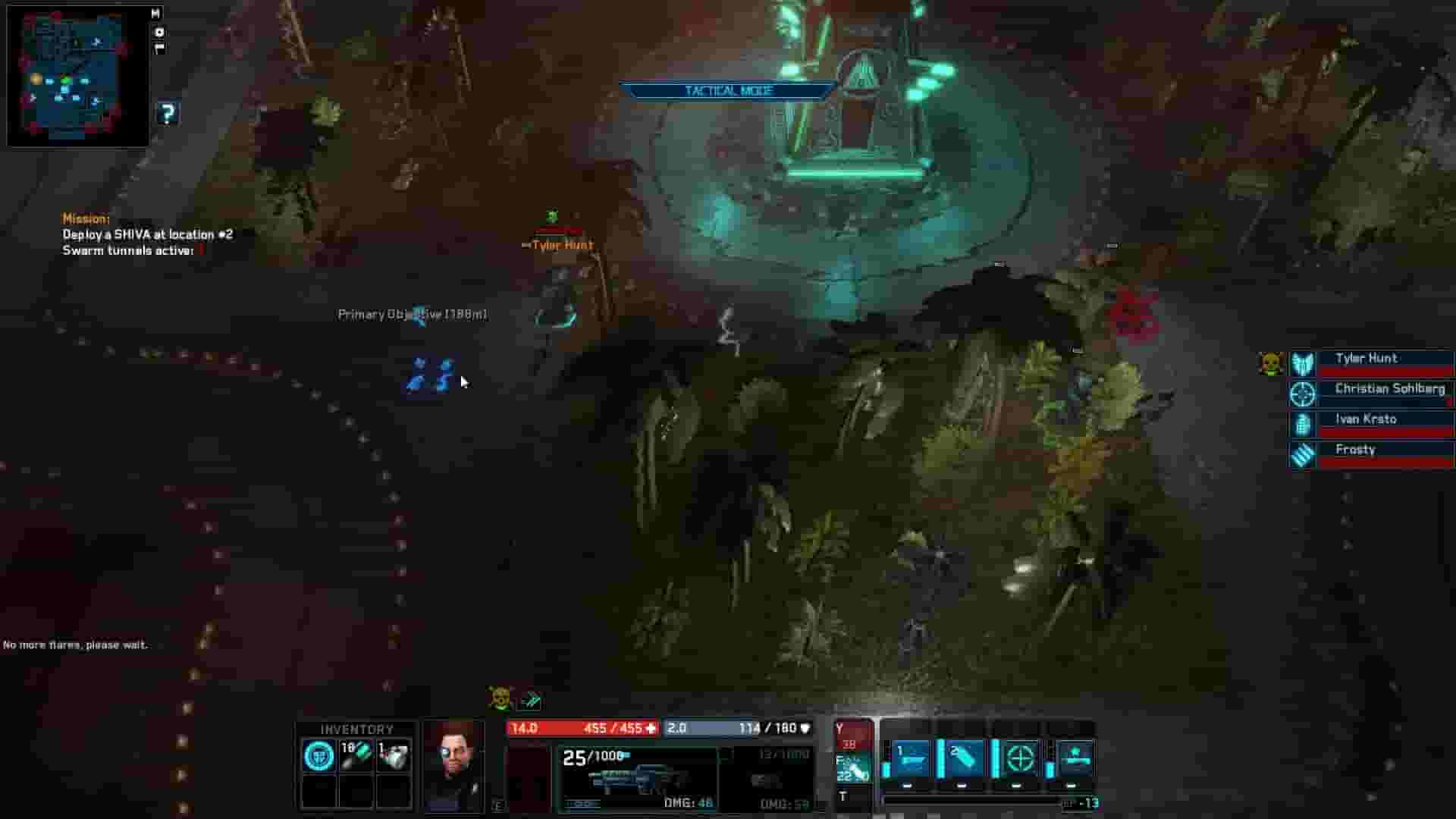
Task: Toggle Tactical Mode banner at top of screen
Action: 726,90
